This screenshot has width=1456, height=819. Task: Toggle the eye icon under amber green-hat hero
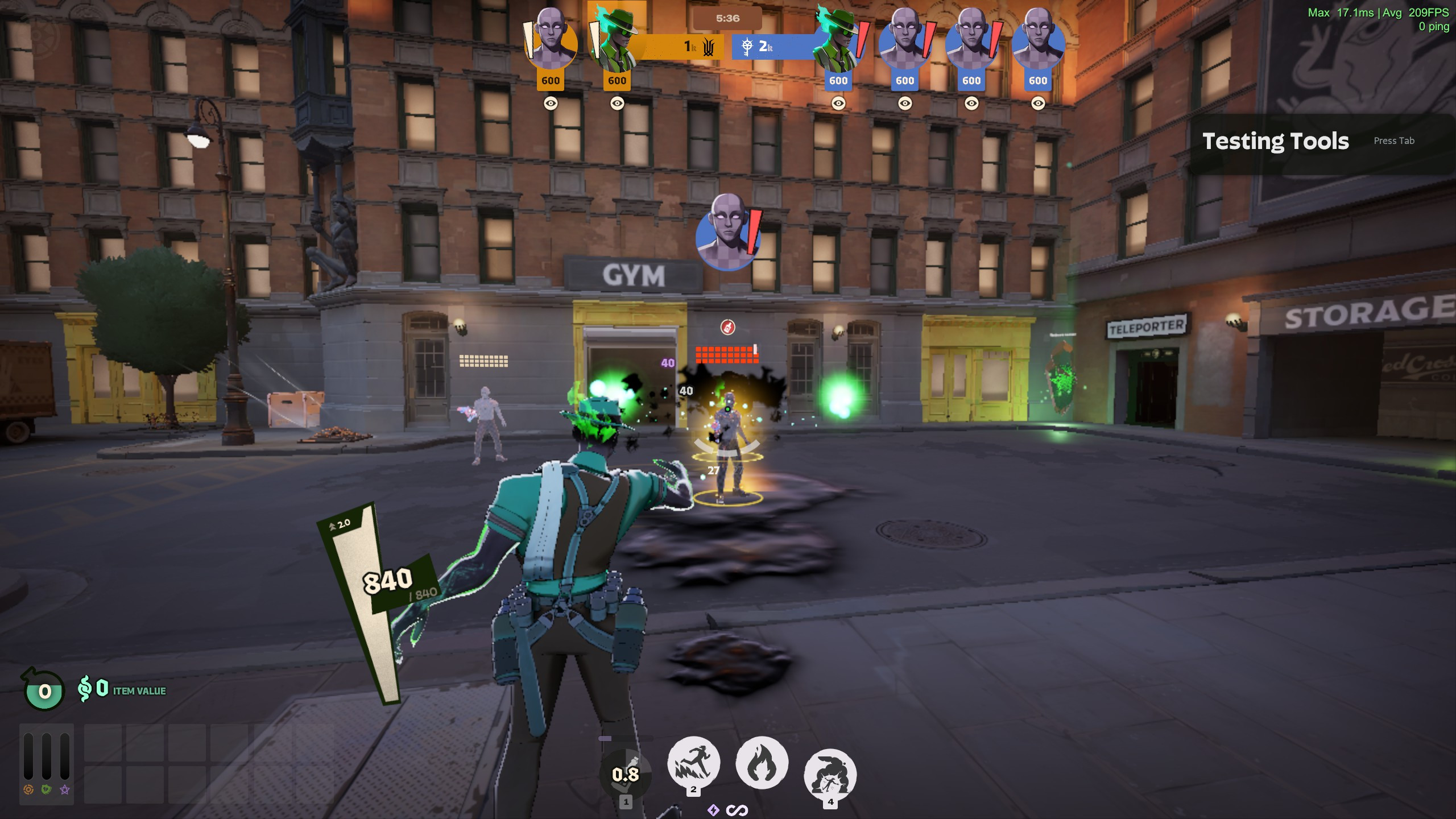(x=617, y=103)
